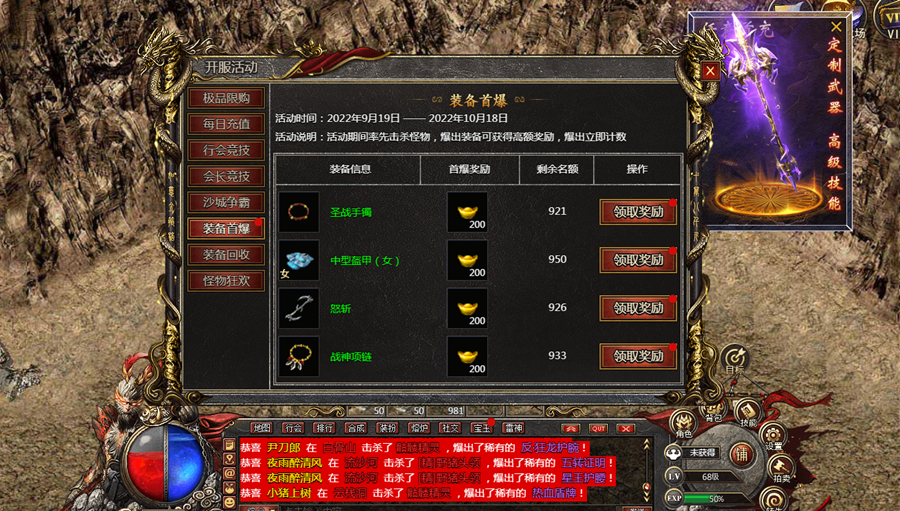Claim the 圣战手镯 first-drop reward

(638, 212)
